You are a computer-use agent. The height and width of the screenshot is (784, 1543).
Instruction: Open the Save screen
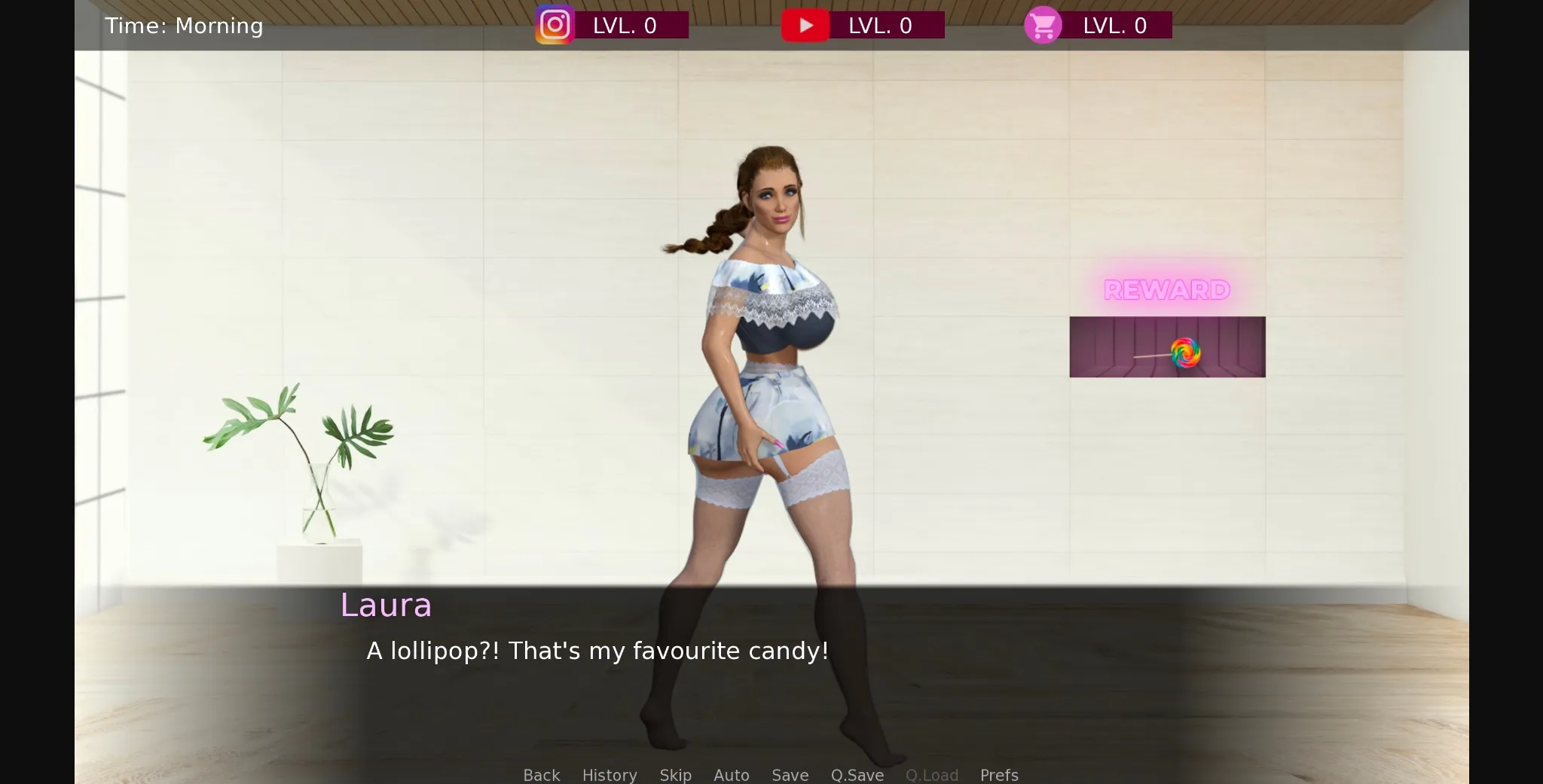[x=789, y=775]
